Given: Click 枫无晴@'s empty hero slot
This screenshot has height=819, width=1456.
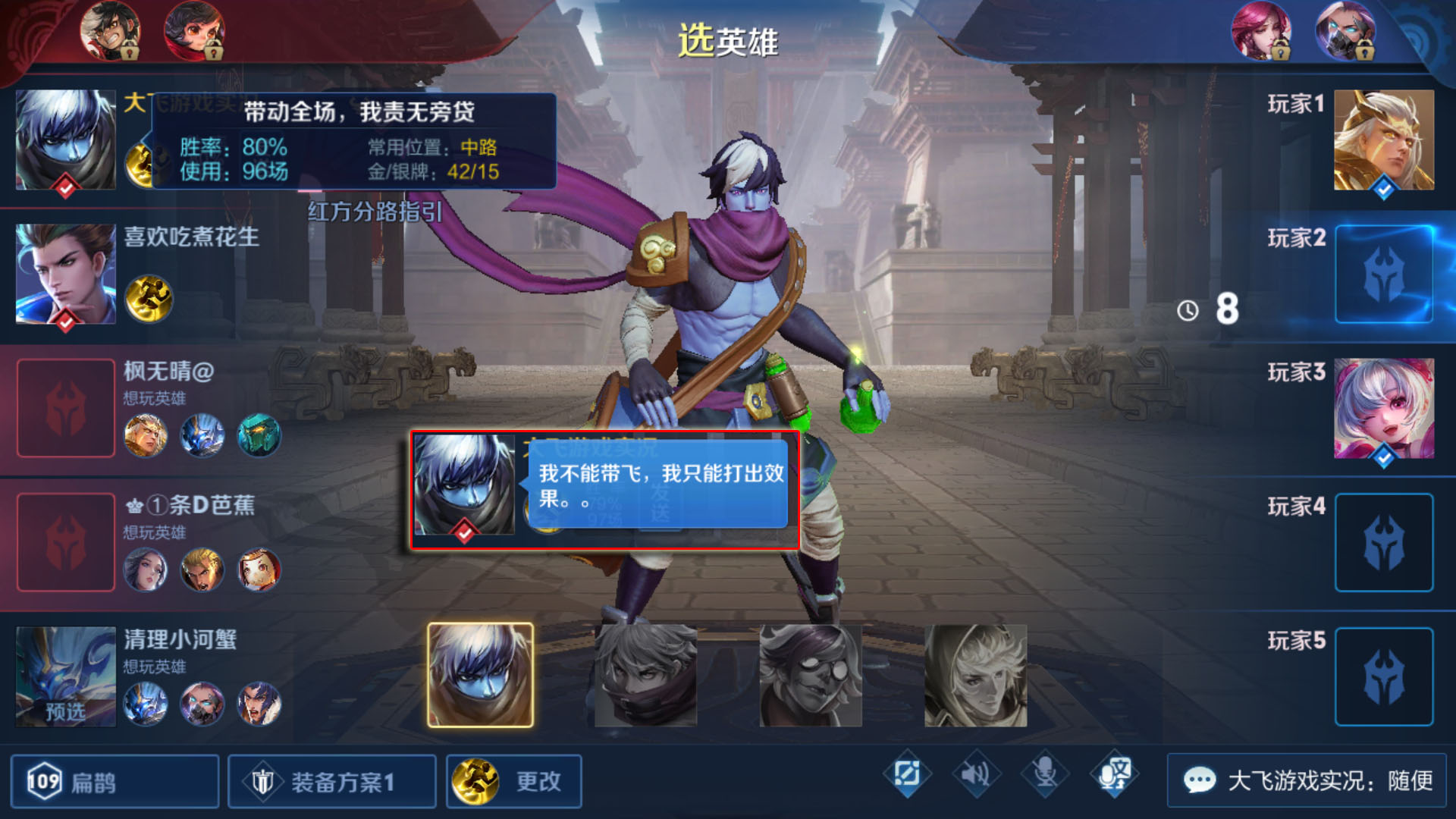Looking at the screenshot, I should pos(66,408).
